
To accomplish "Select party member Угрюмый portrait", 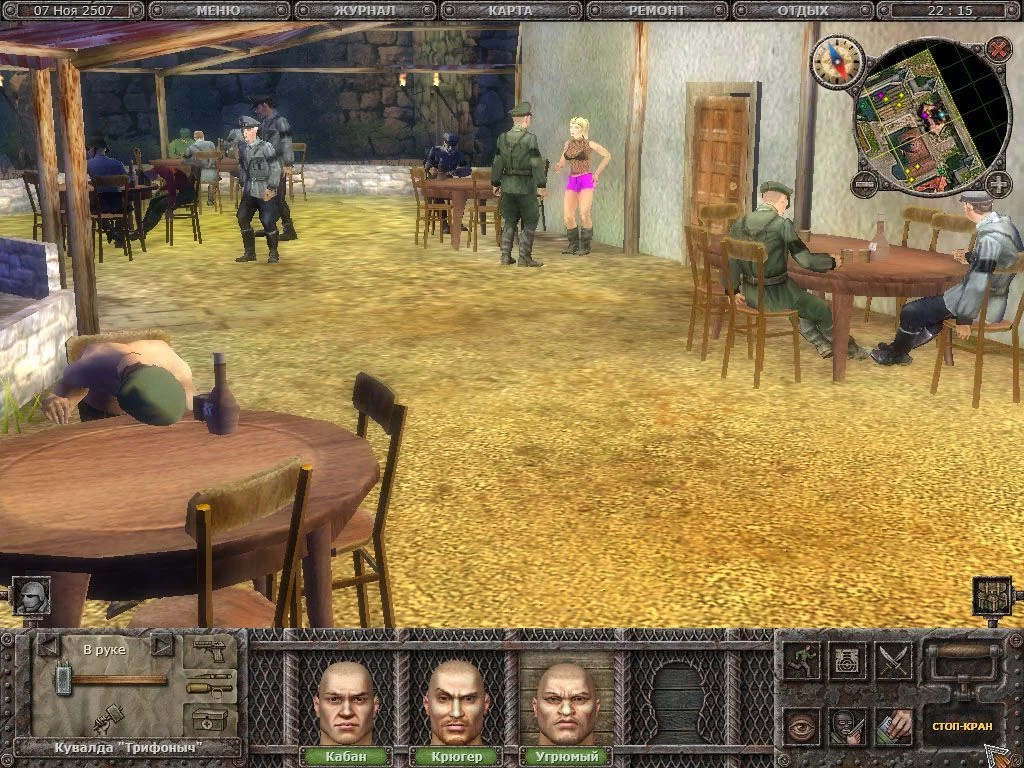I will click(x=566, y=702).
